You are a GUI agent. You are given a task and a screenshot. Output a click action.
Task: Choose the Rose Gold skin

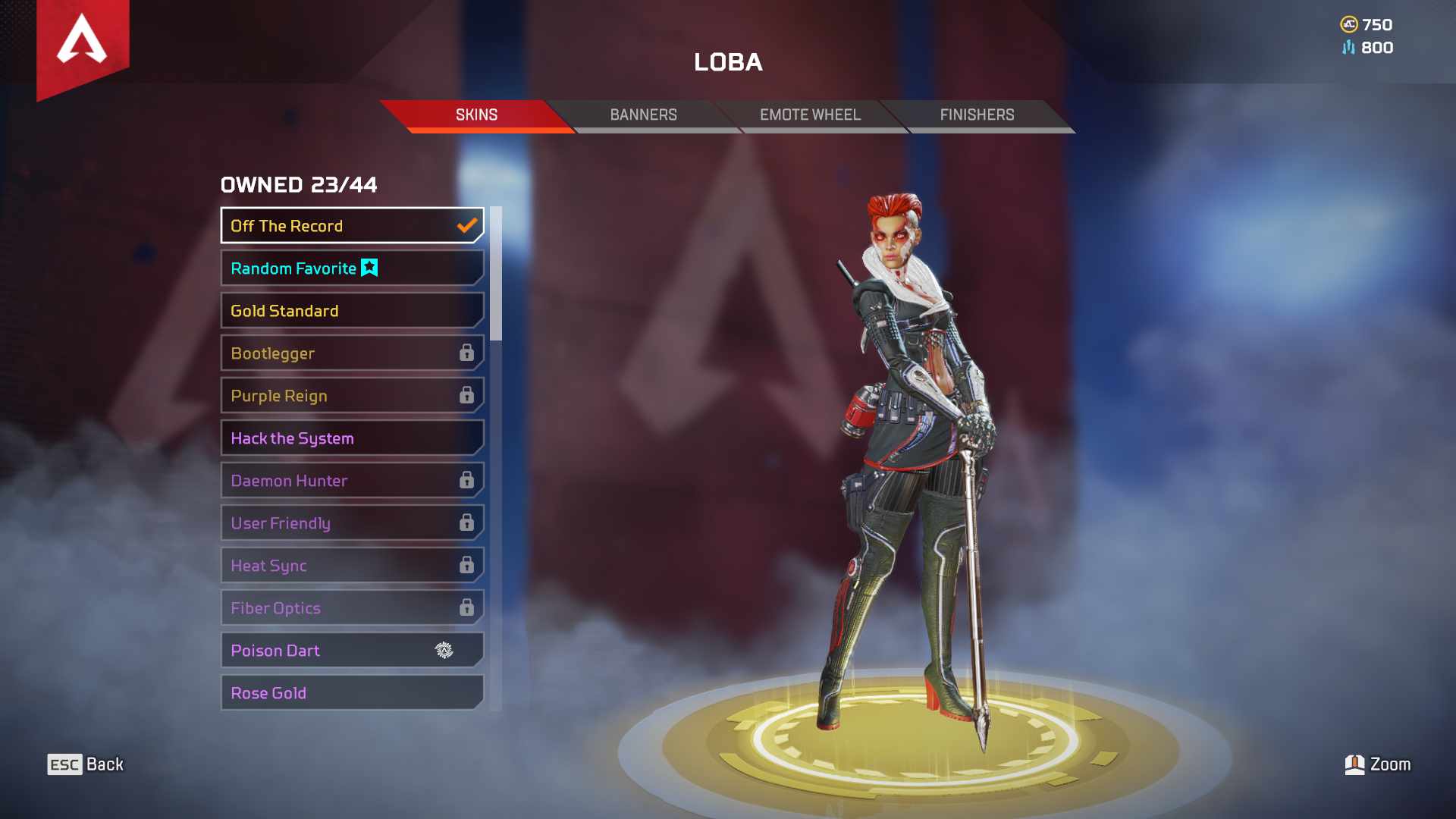[x=352, y=693]
